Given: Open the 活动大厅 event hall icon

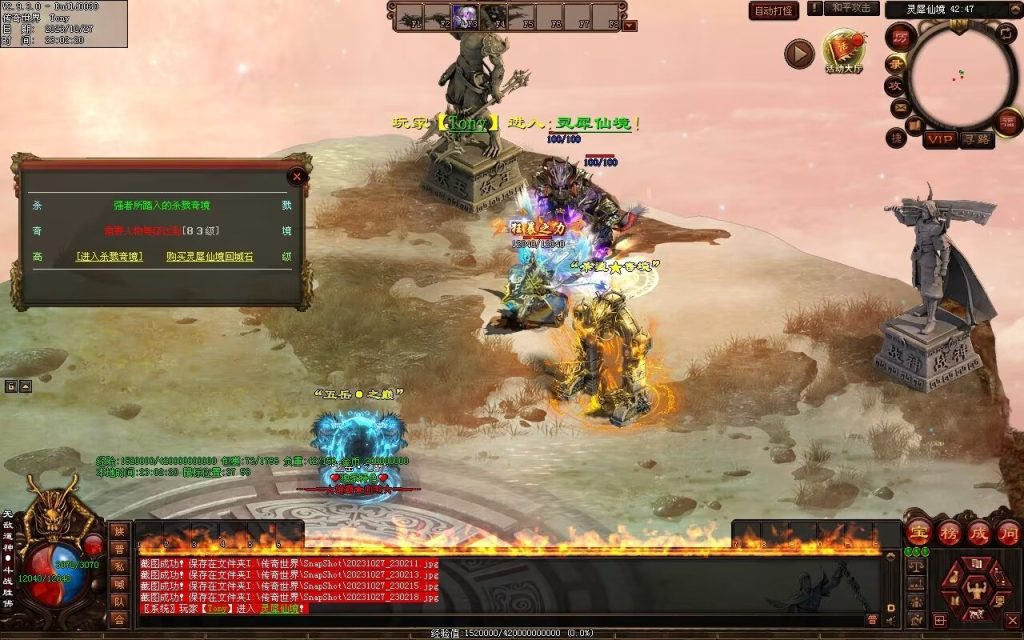Looking at the screenshot, I should pyautogui.click(x=843, y=50).
